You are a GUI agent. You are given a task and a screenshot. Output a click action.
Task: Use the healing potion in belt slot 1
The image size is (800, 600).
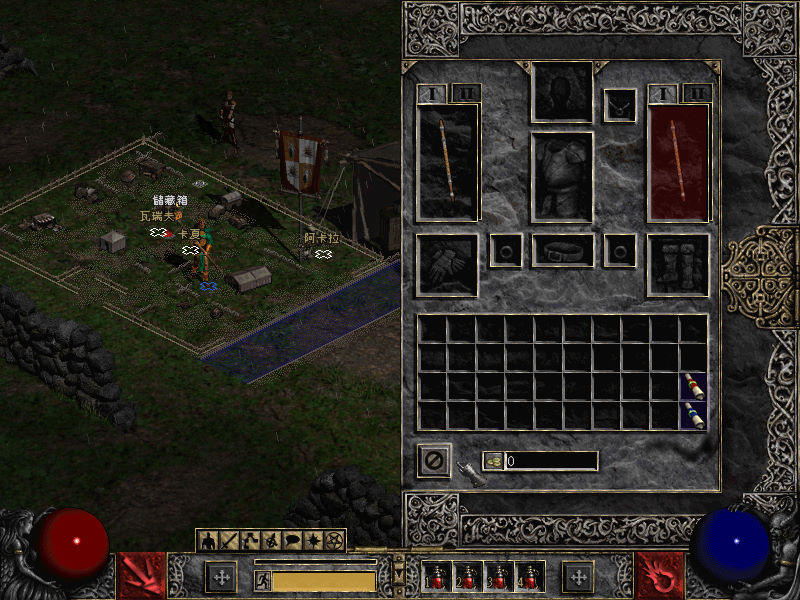(x=436, y=577)
